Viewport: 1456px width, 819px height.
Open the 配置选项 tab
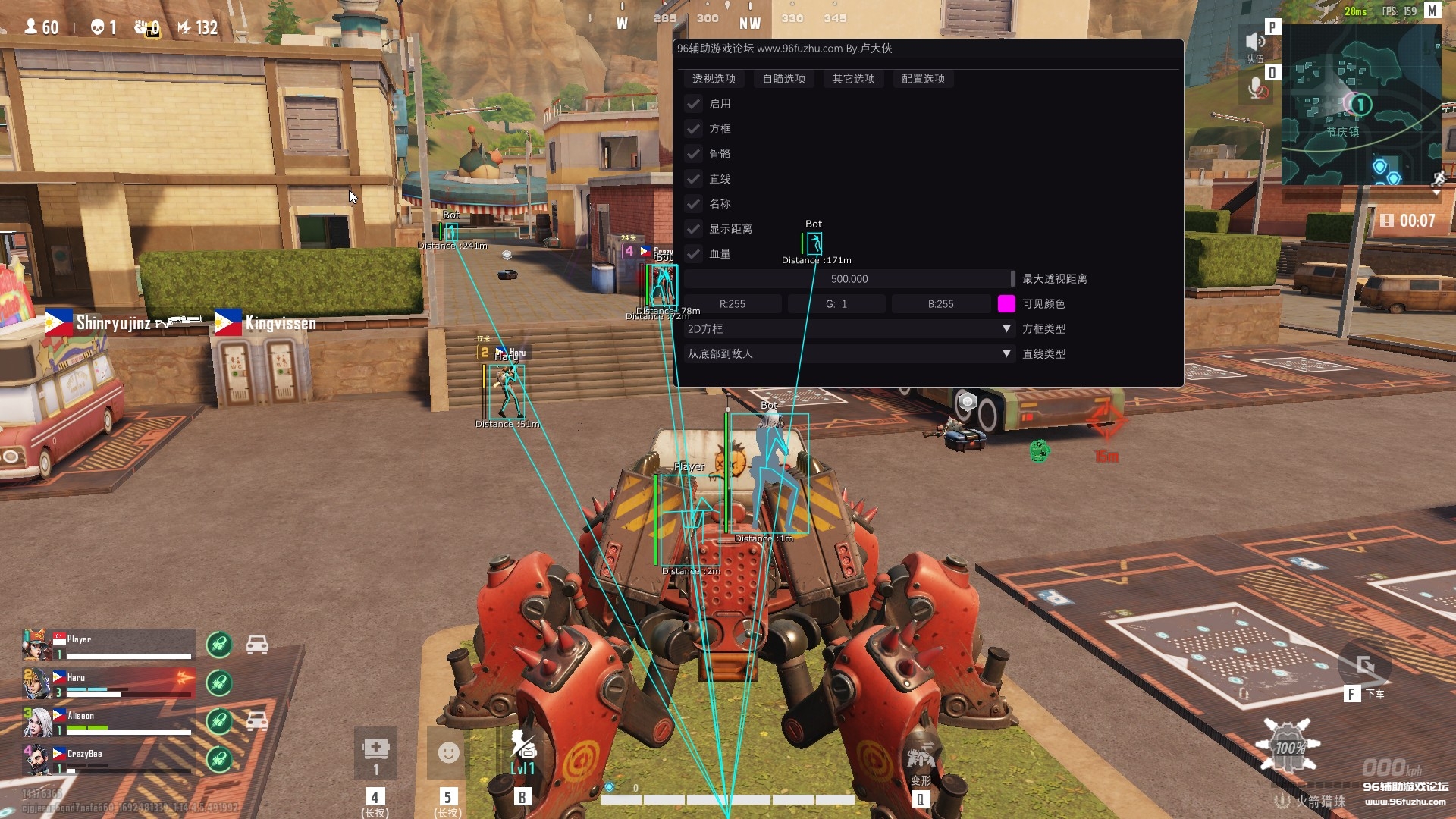923,79
